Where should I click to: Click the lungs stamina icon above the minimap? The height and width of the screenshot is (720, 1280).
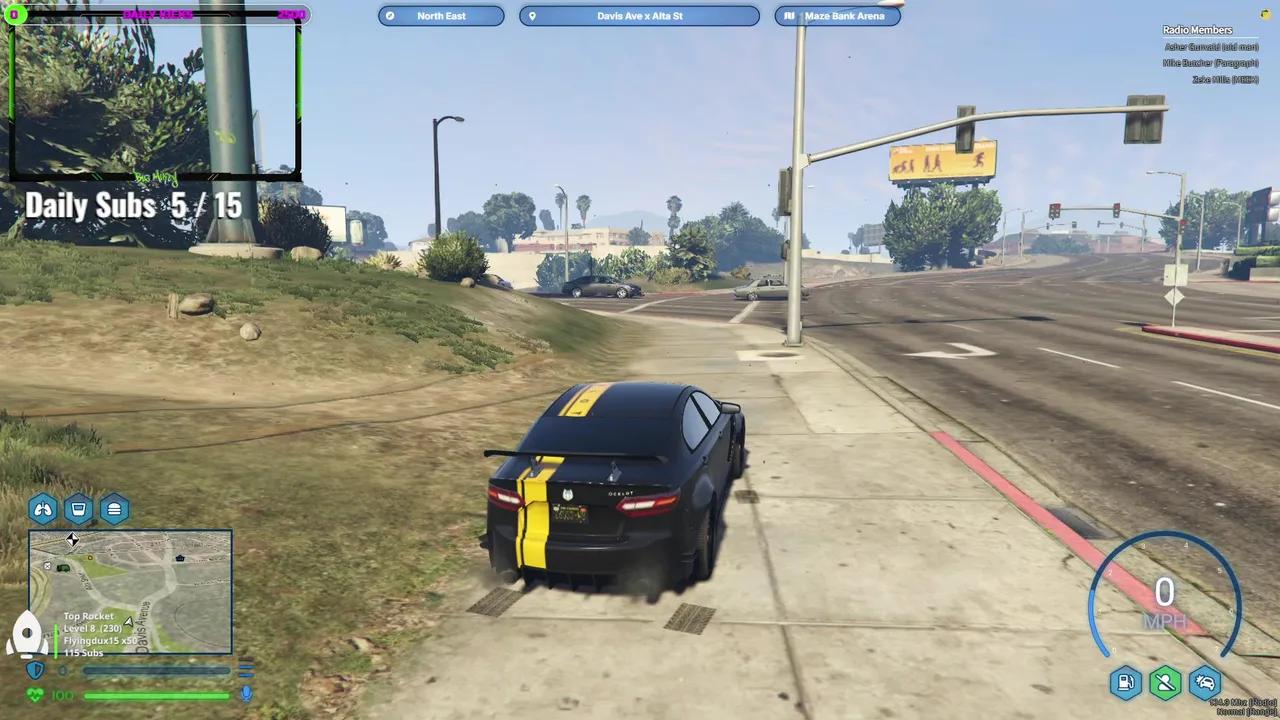pos(44,509)
